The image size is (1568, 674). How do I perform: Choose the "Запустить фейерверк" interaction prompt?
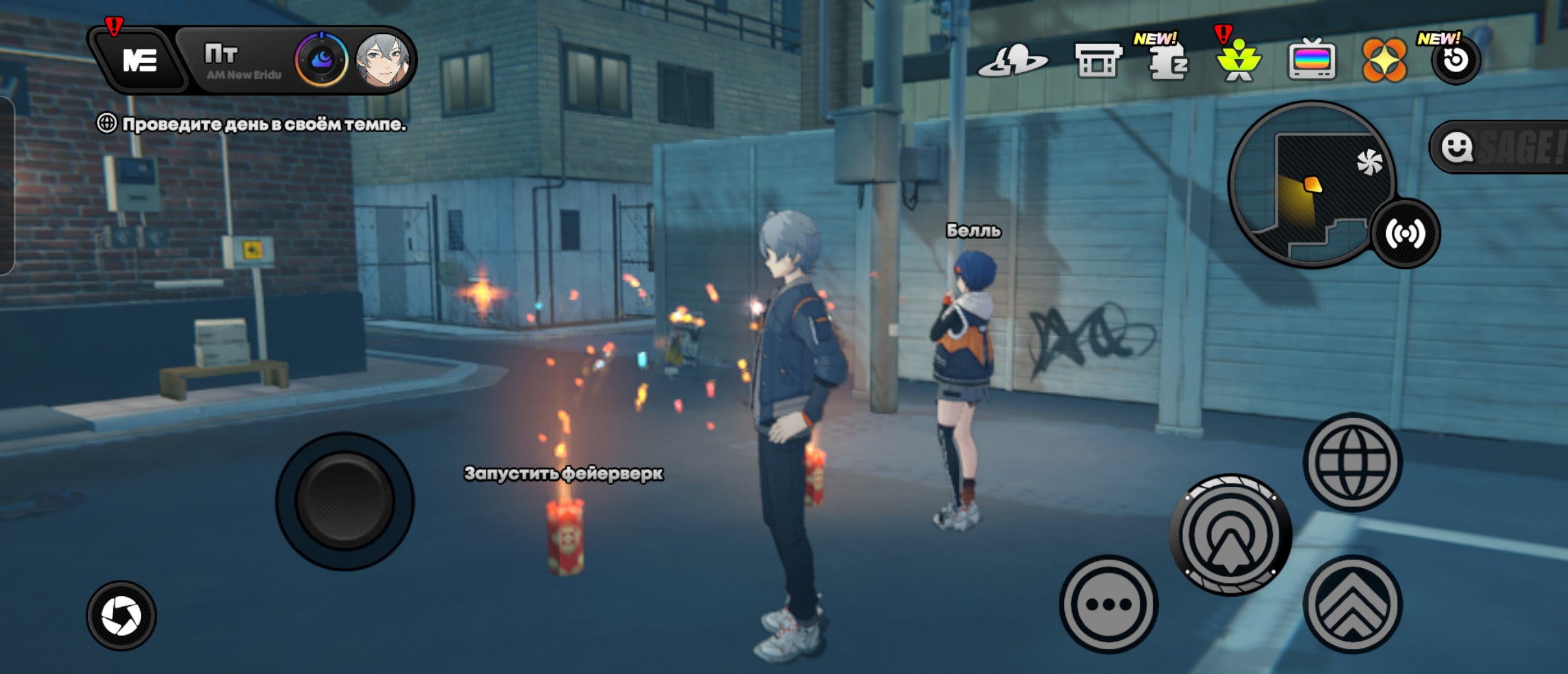coord(563,474)
